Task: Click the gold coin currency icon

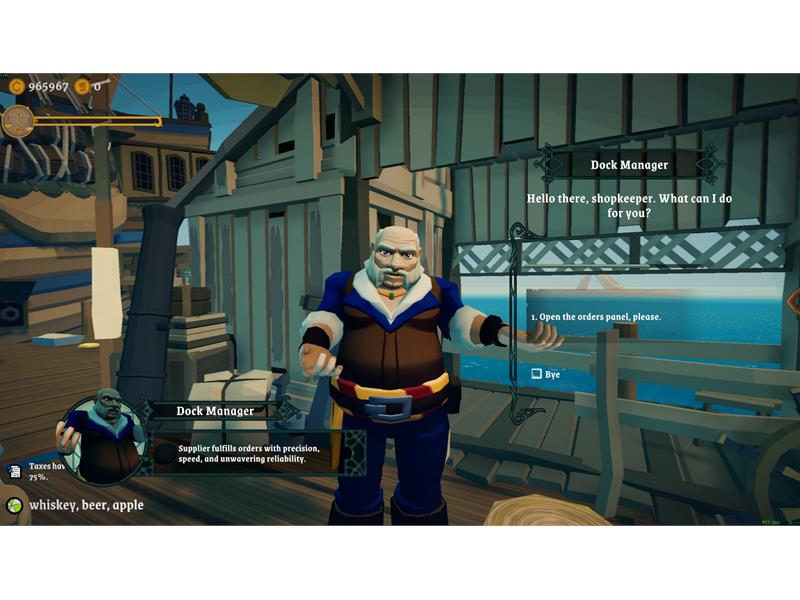Action: tap(16, 87)
